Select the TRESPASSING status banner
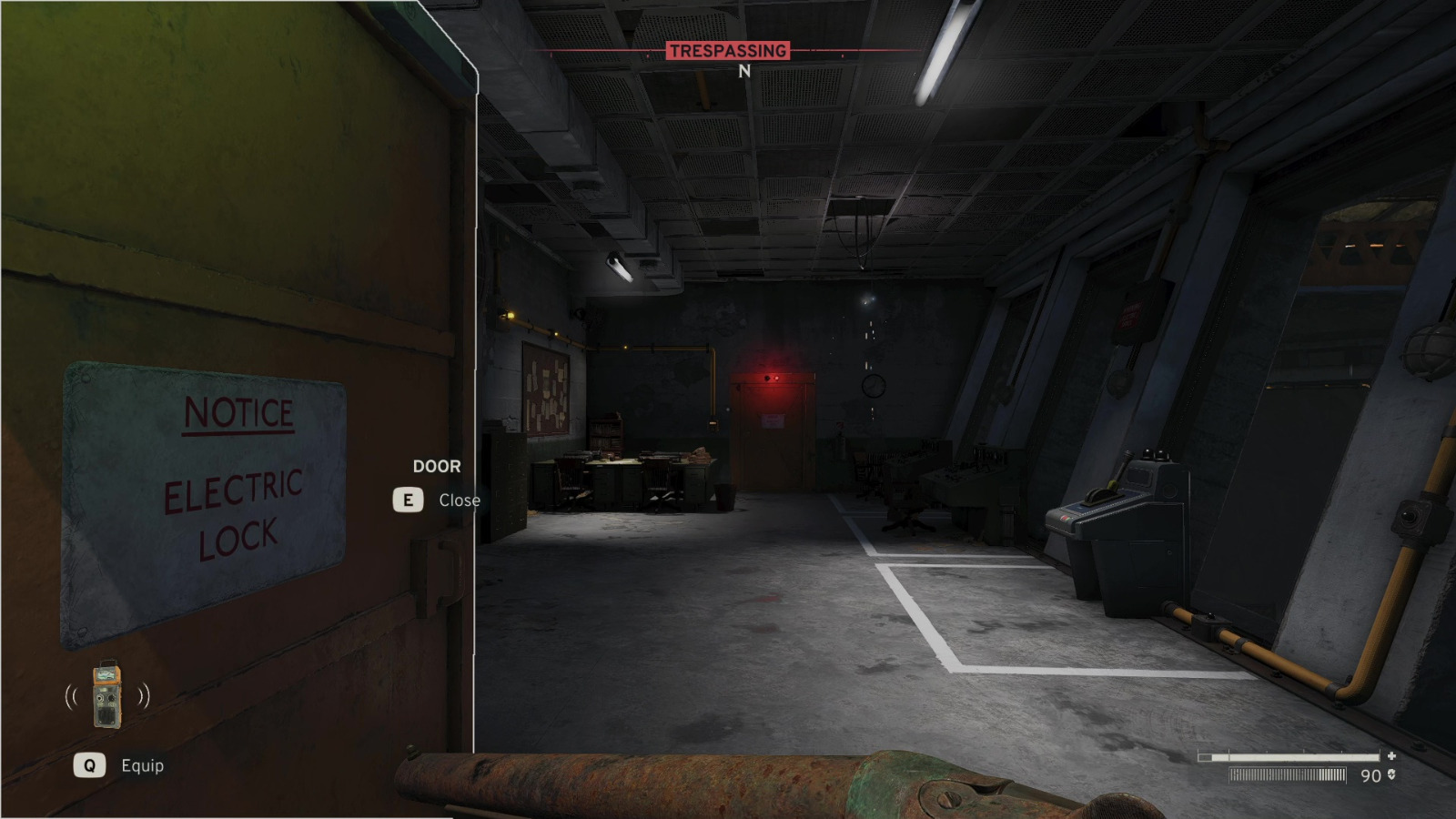 (728, 51)
